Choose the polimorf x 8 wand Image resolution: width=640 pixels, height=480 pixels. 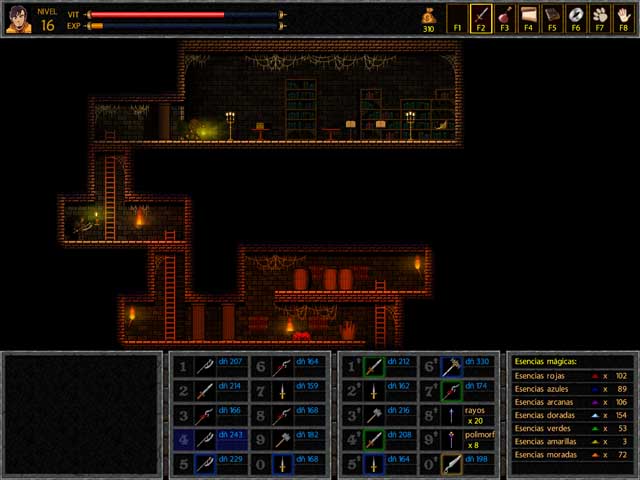(454, 440)
